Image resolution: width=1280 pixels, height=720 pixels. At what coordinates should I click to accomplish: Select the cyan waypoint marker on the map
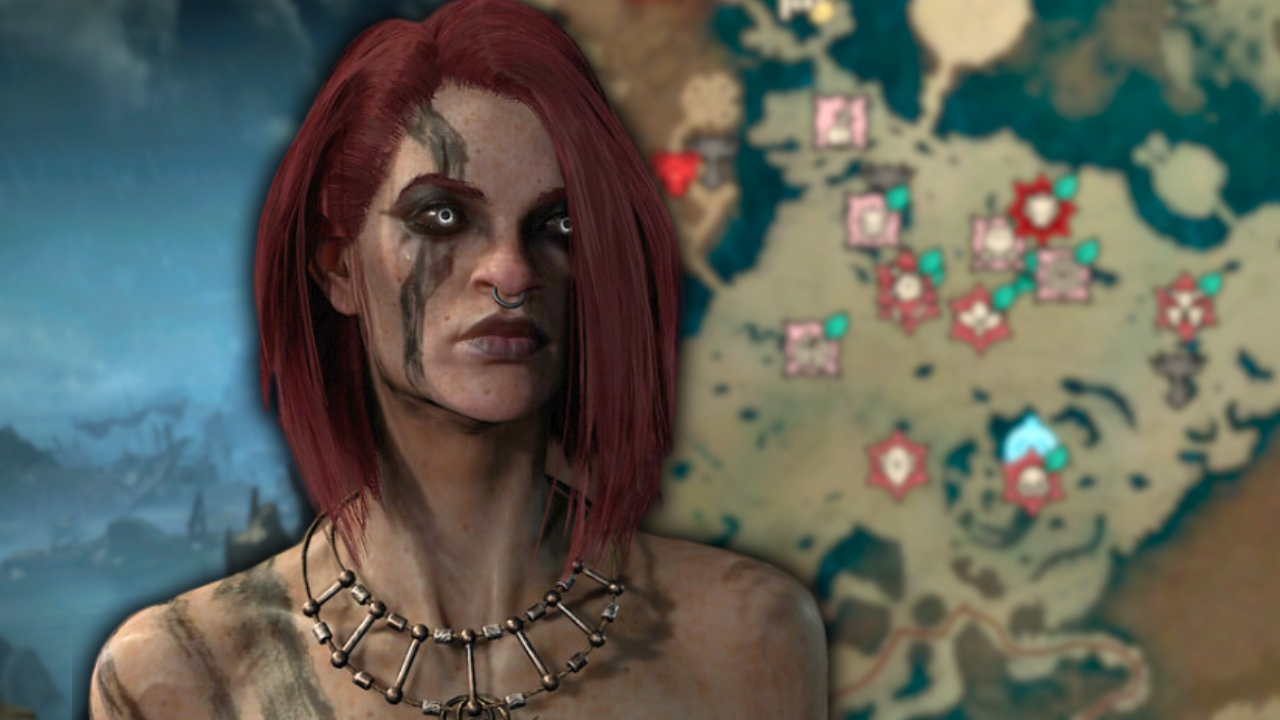coord(1027,435)
